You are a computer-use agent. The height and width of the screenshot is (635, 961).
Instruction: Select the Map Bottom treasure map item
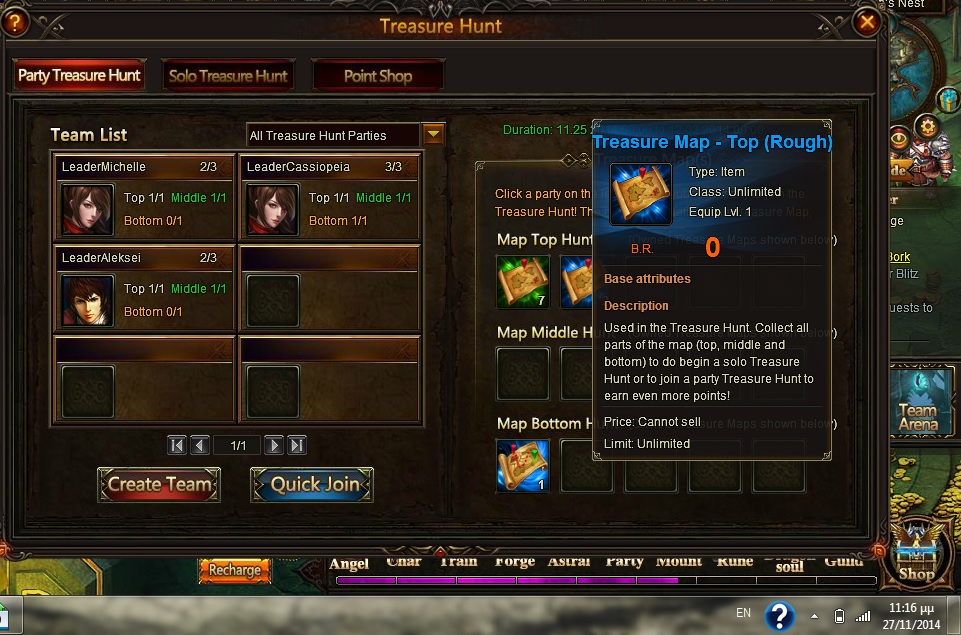tap(523, 465)
